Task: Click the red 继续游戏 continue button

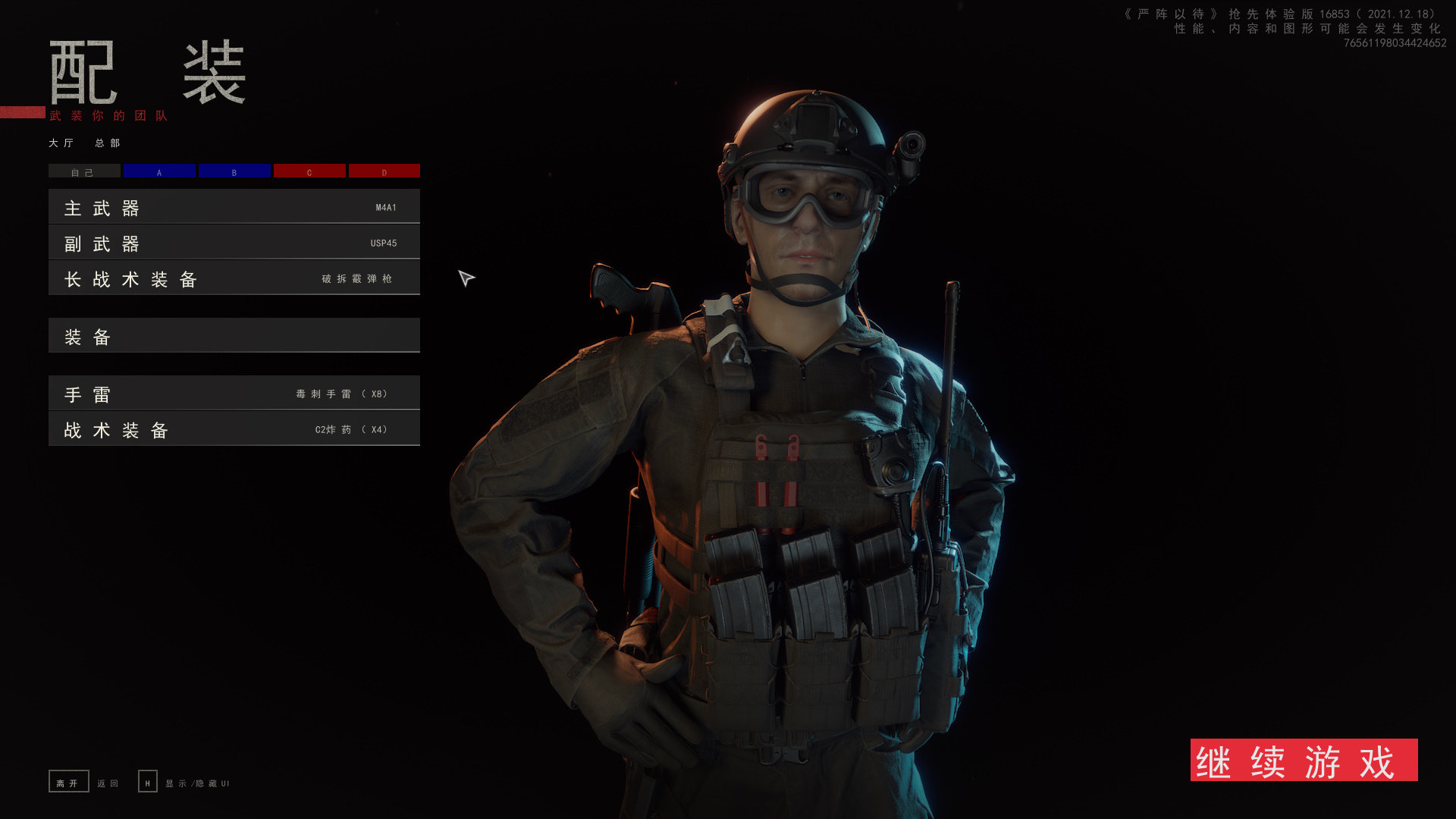Action: pos(1304,760)
